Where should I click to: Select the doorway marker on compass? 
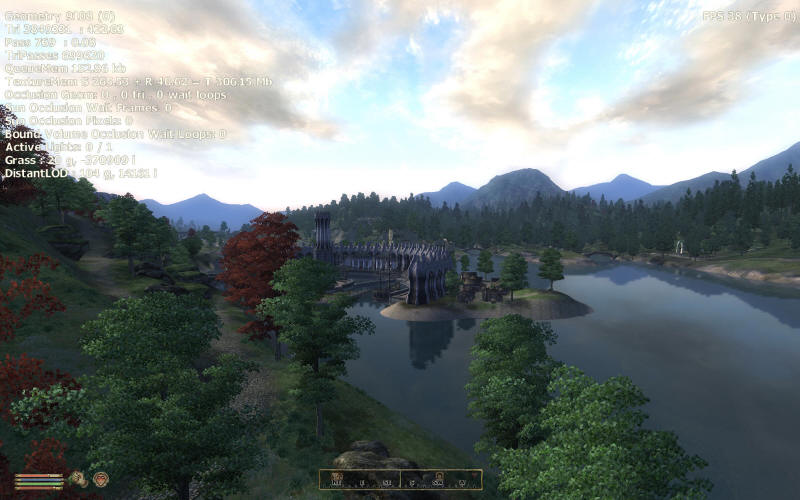(438, 477)
